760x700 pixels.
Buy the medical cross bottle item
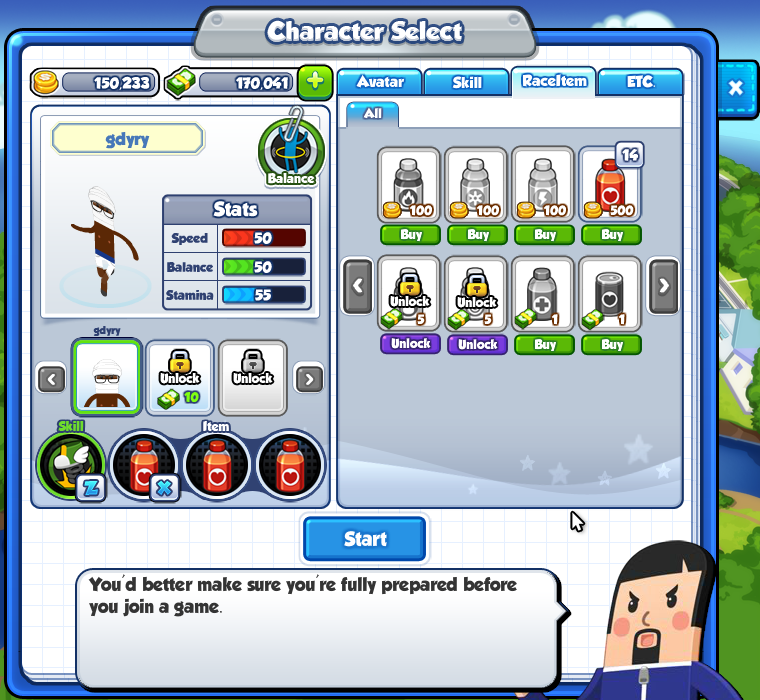545,344
